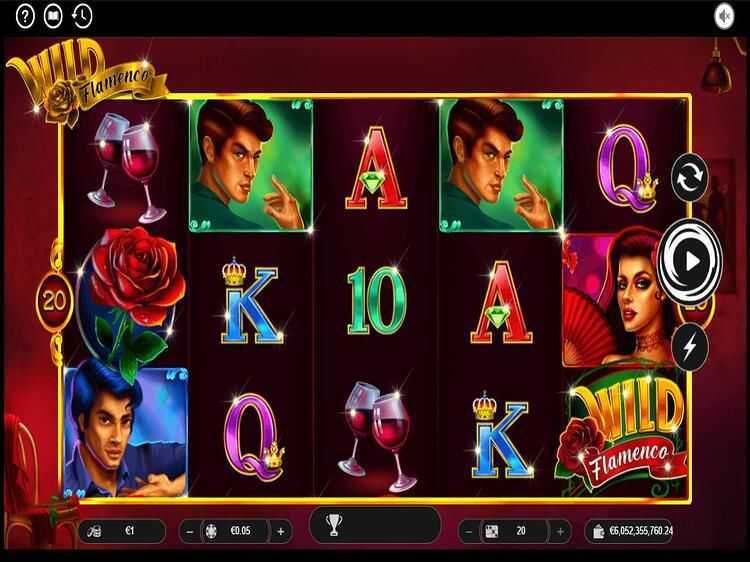Enable autoplay with the circular arrows button
750x562 pixels.
coord(690,178)
